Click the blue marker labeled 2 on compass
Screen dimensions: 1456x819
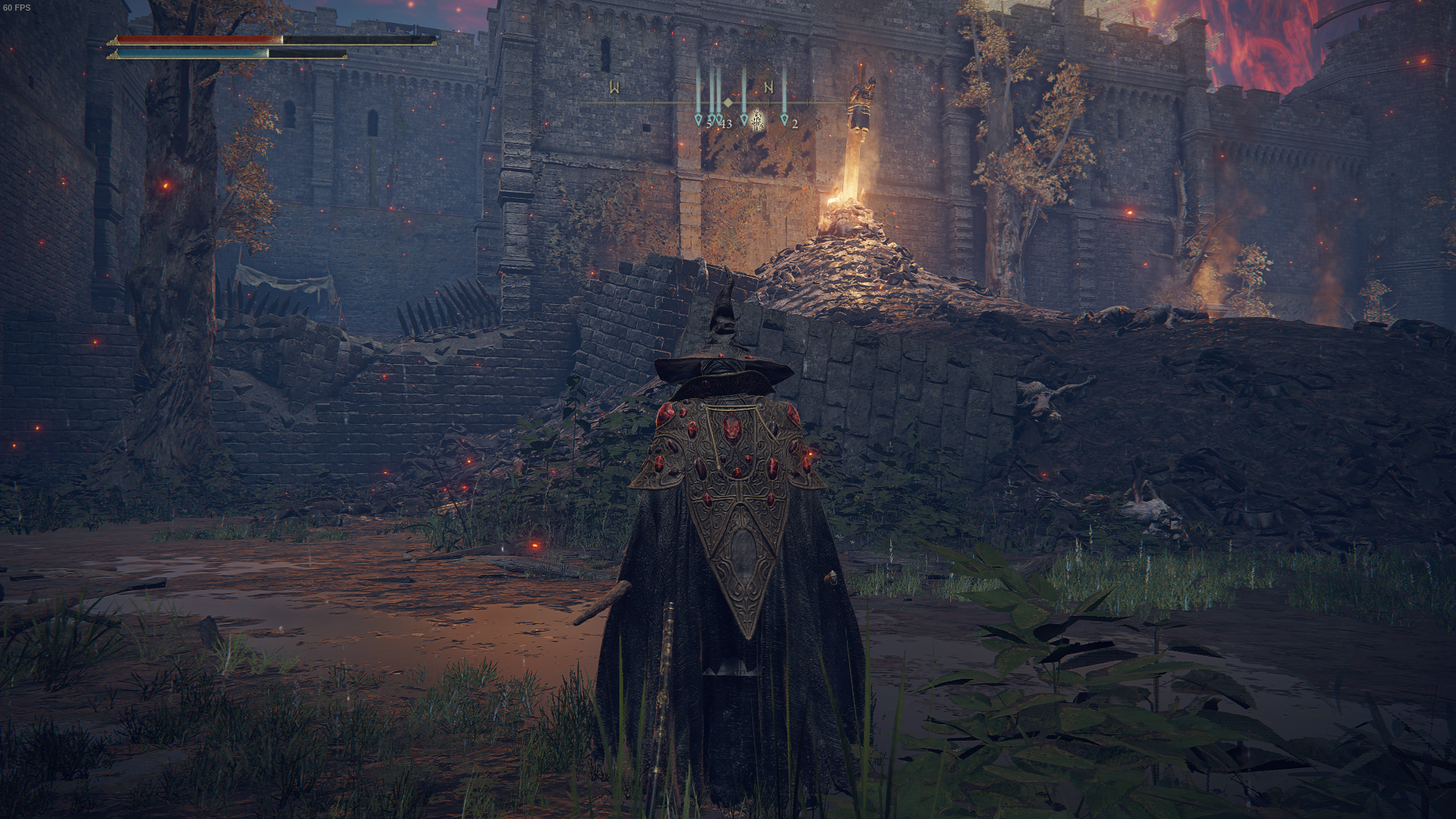[785, 119]
